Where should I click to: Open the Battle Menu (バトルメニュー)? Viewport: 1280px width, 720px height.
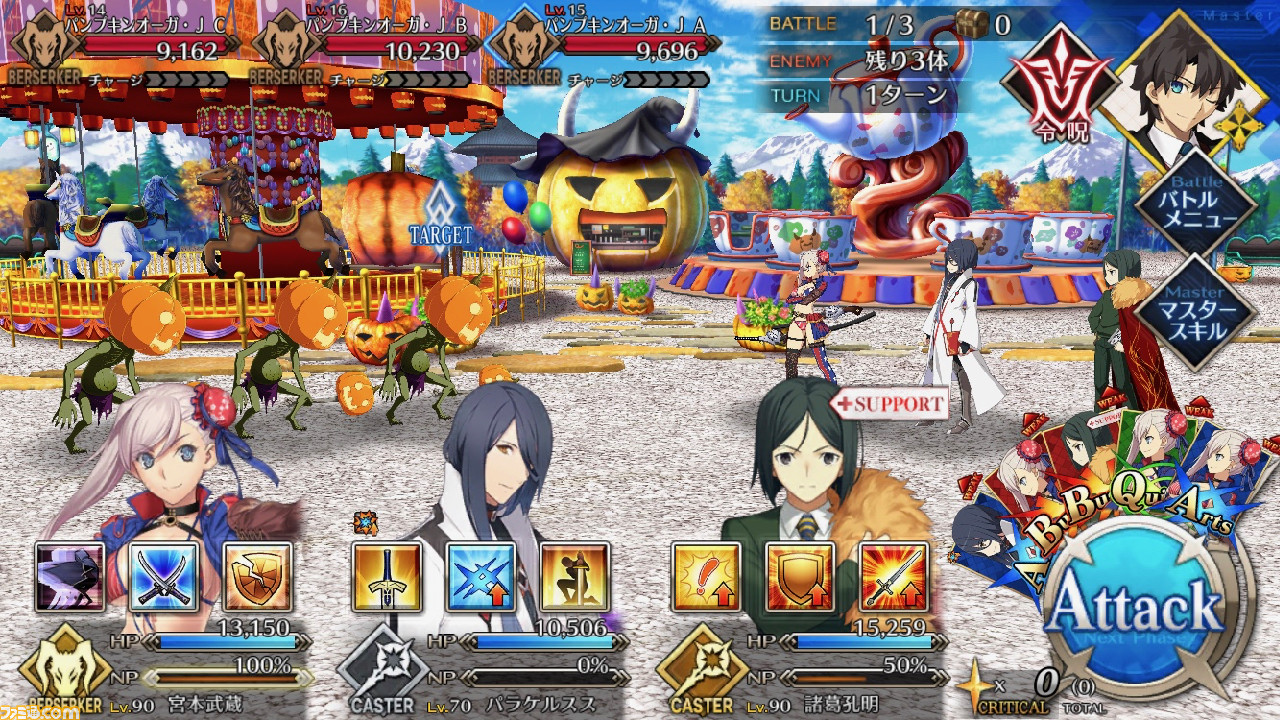click(x=1196, y=207)
